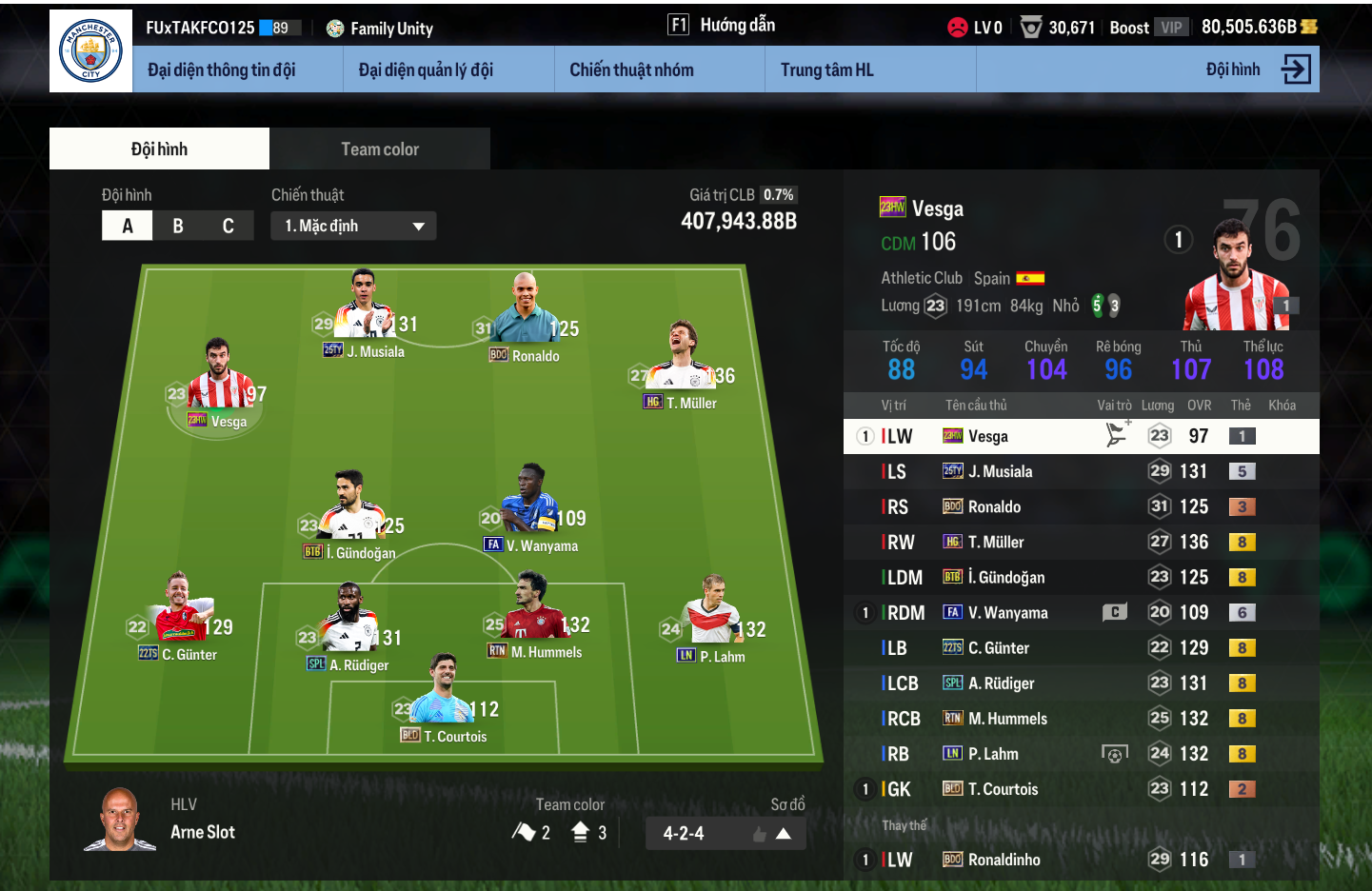1372x891 pixels.
Task: Open the Chiến thuật Mặc định dropdown
Action: point(353,226)
